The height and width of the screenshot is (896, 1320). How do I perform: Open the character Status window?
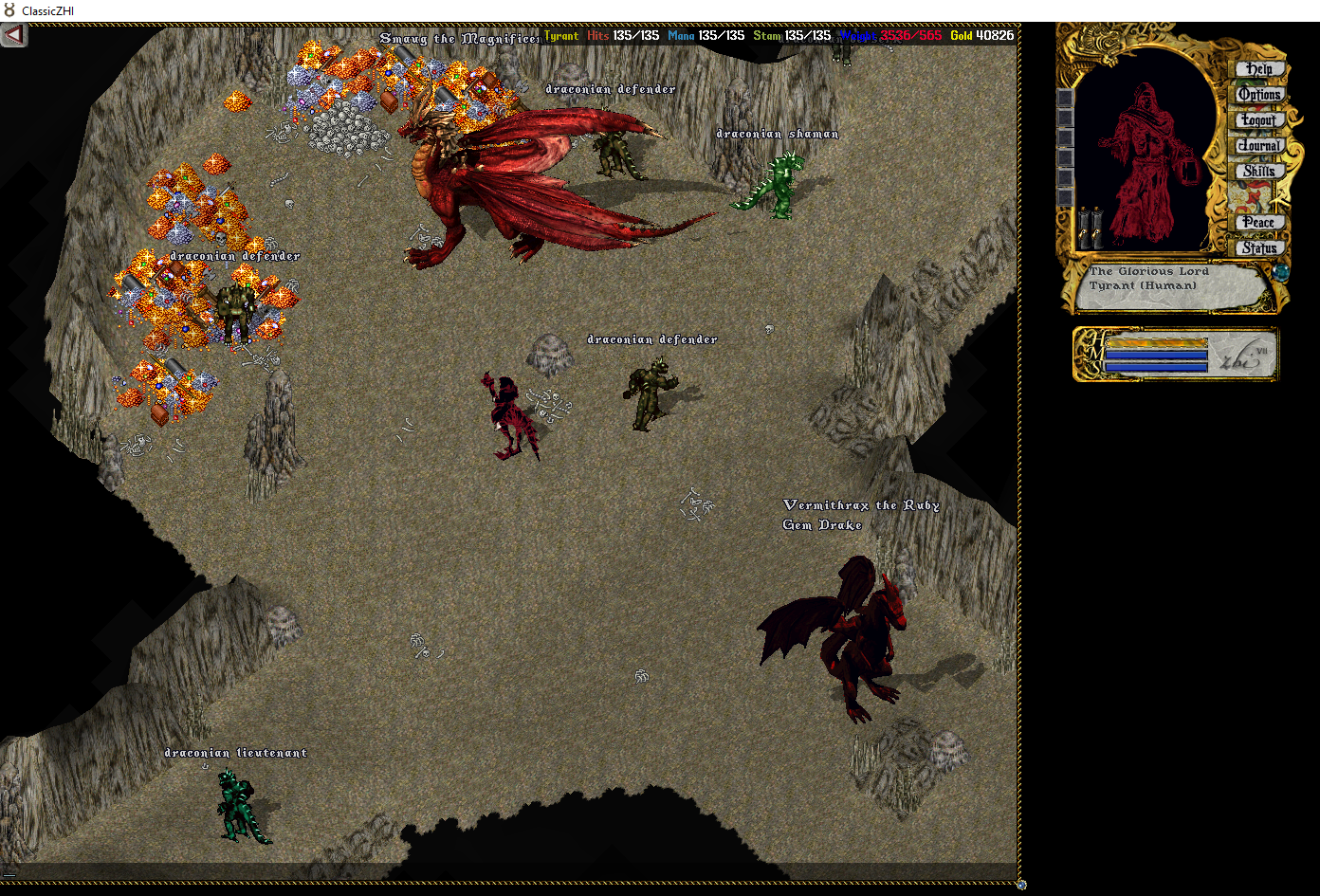pos(1259,248)
